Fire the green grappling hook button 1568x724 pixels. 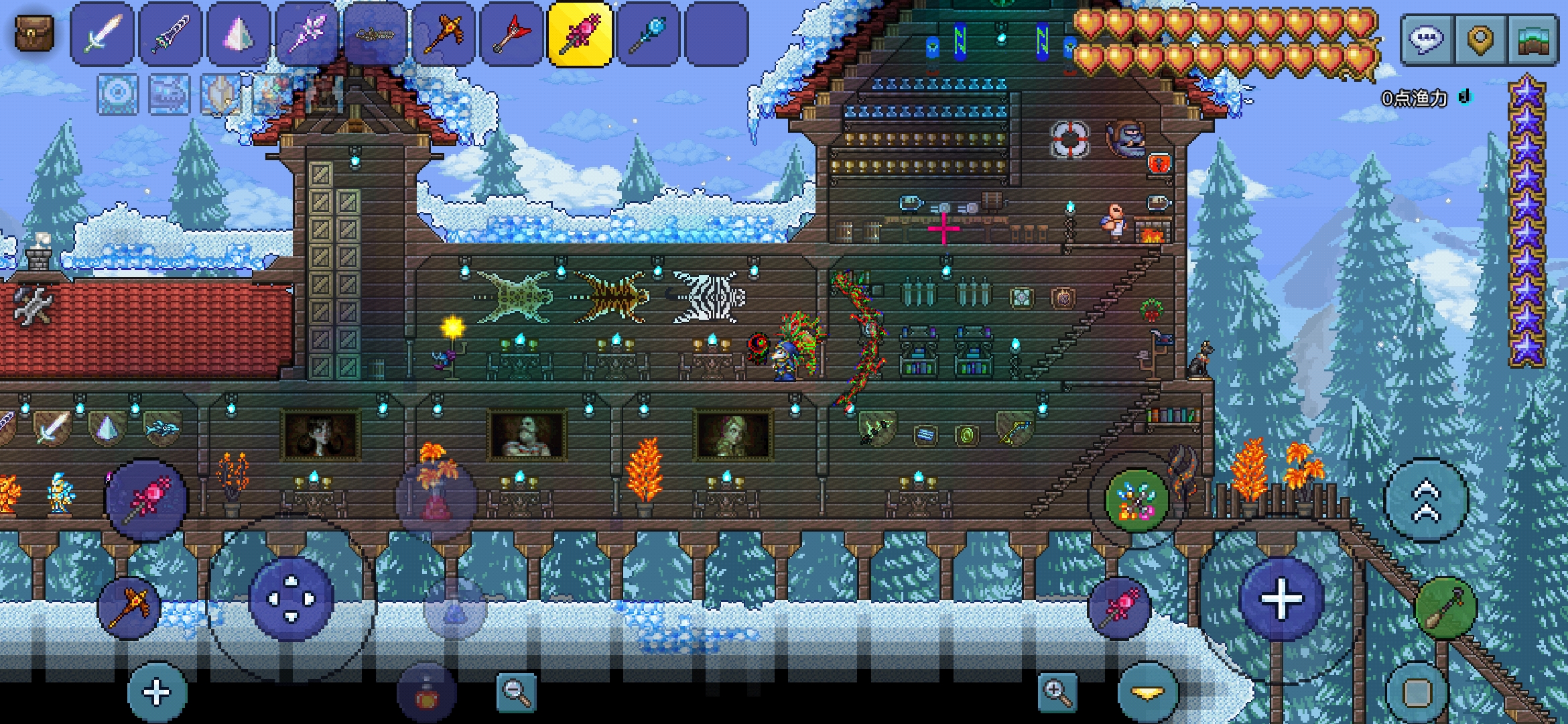[x=1445, y=608]
